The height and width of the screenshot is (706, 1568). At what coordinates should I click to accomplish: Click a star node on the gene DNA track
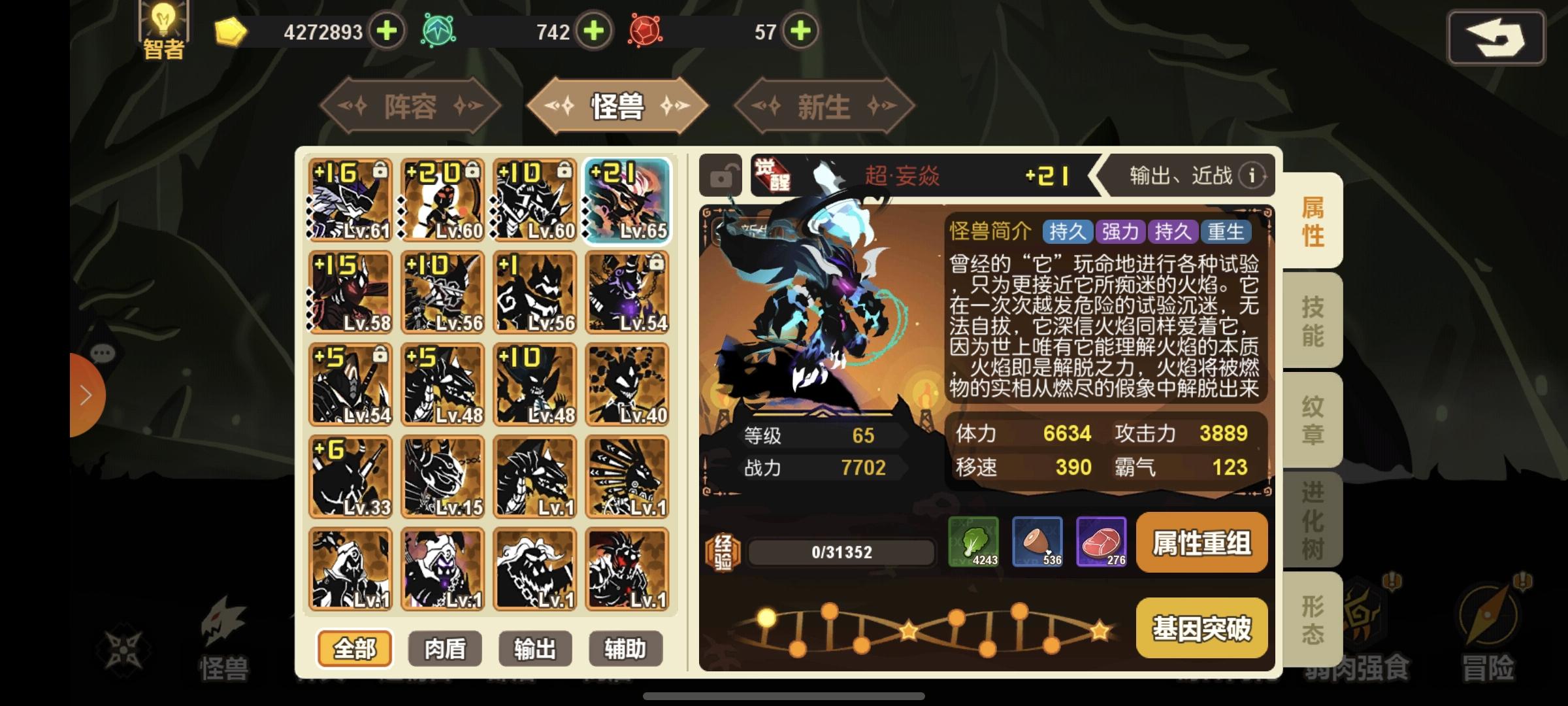[x=907, y=628]
